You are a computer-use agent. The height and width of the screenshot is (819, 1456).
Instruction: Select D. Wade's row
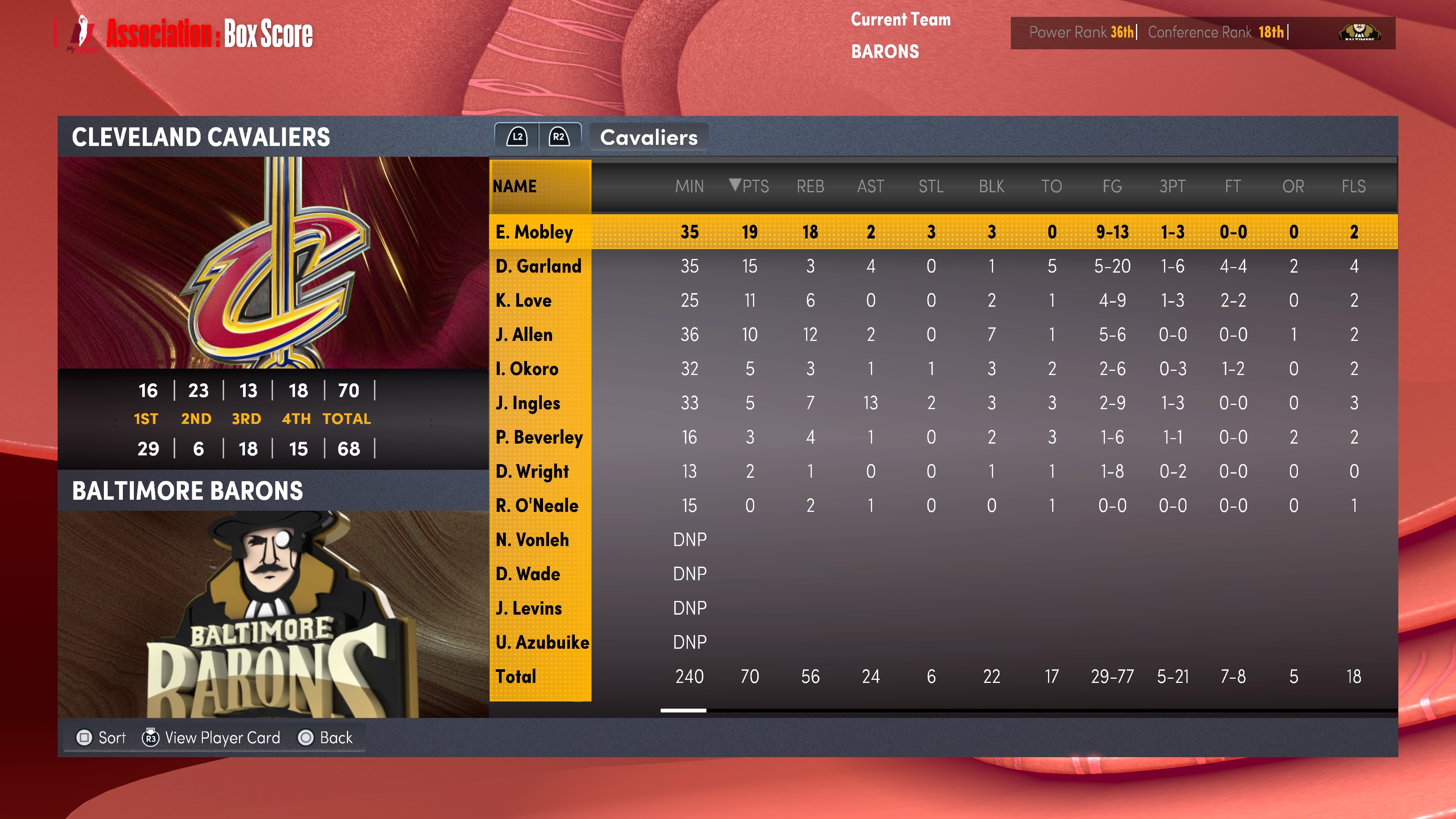point(528,574)
